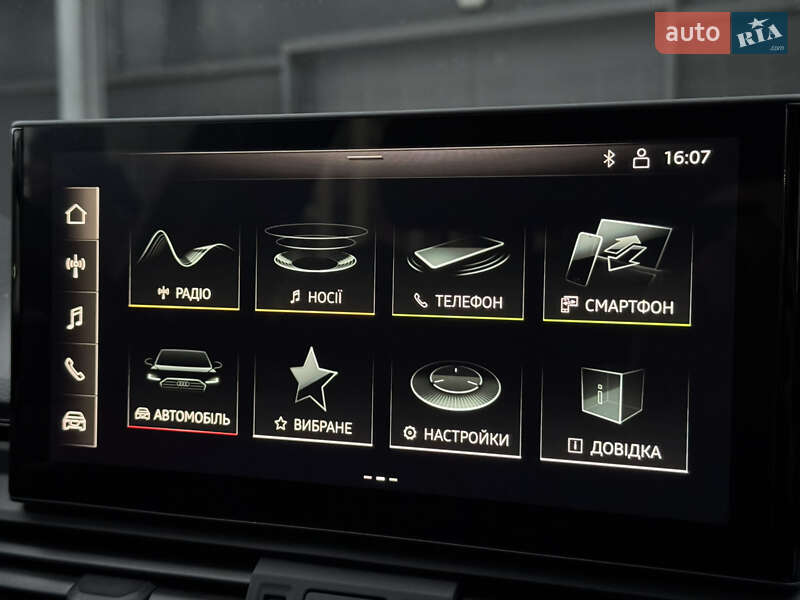The image size is (800, 600).
Task: Select the radio antenna sidebar shortcut
Action: (76, 266)
